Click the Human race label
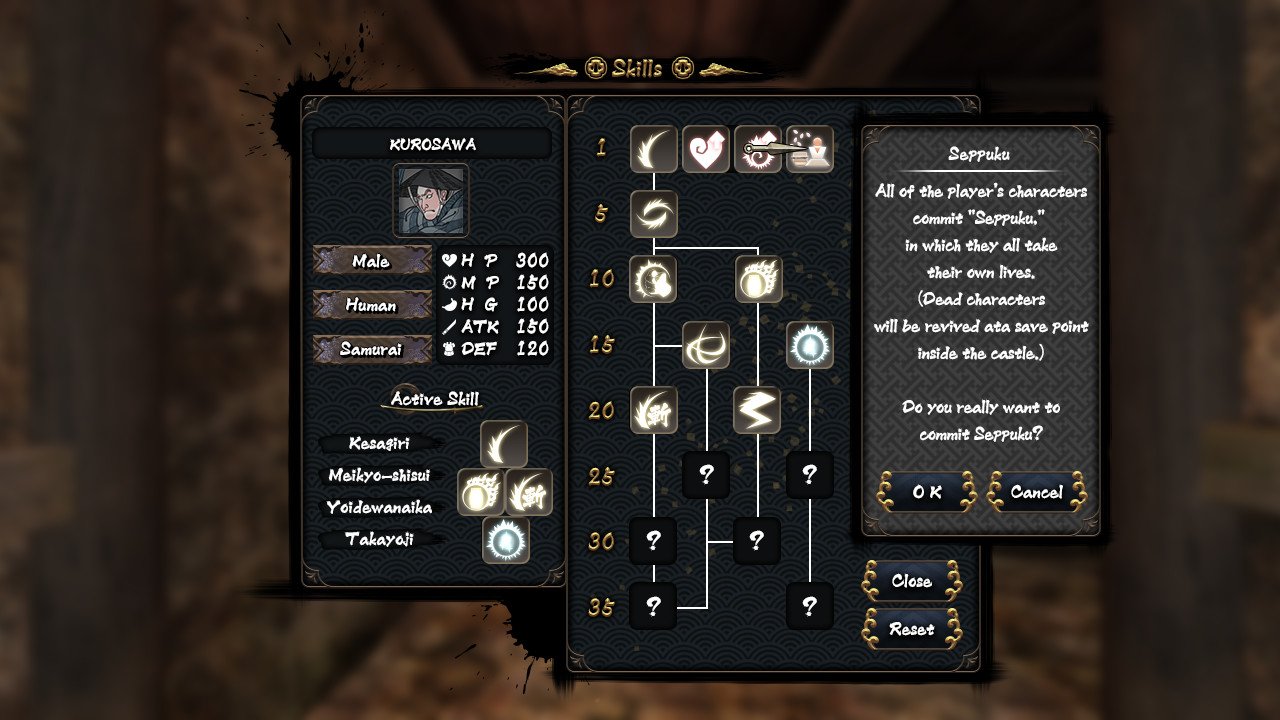Viewport: 1280px width, 720px height. point(371,305)
